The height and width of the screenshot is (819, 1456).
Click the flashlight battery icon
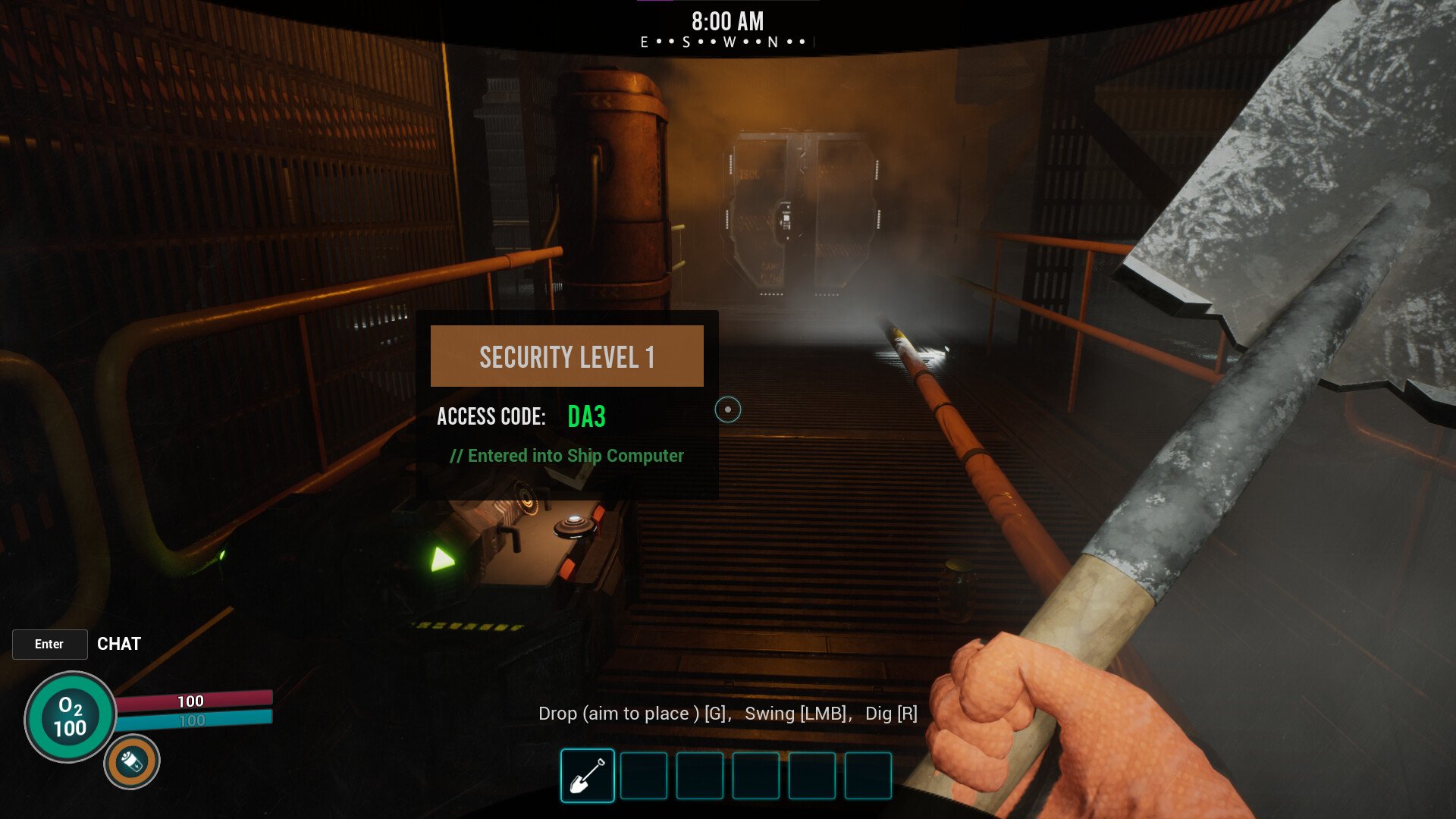tap(132, 761)
